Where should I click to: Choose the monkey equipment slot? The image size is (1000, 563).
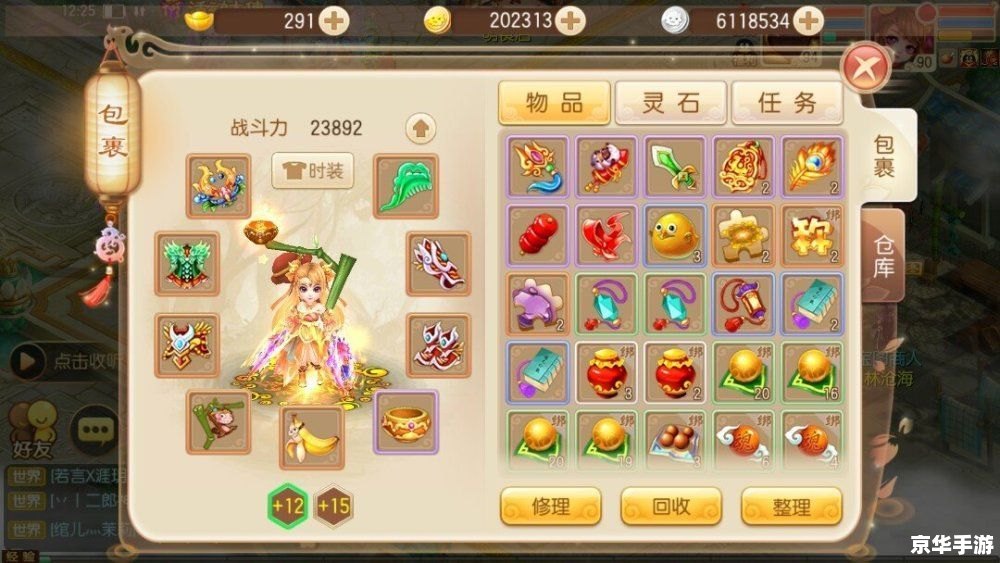pos(218,422)
